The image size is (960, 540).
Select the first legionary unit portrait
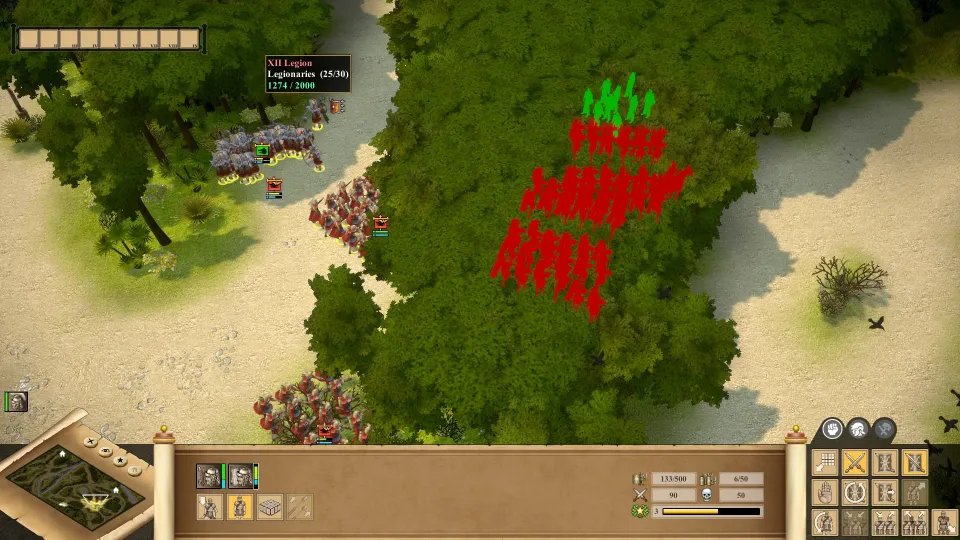(208, 476)
